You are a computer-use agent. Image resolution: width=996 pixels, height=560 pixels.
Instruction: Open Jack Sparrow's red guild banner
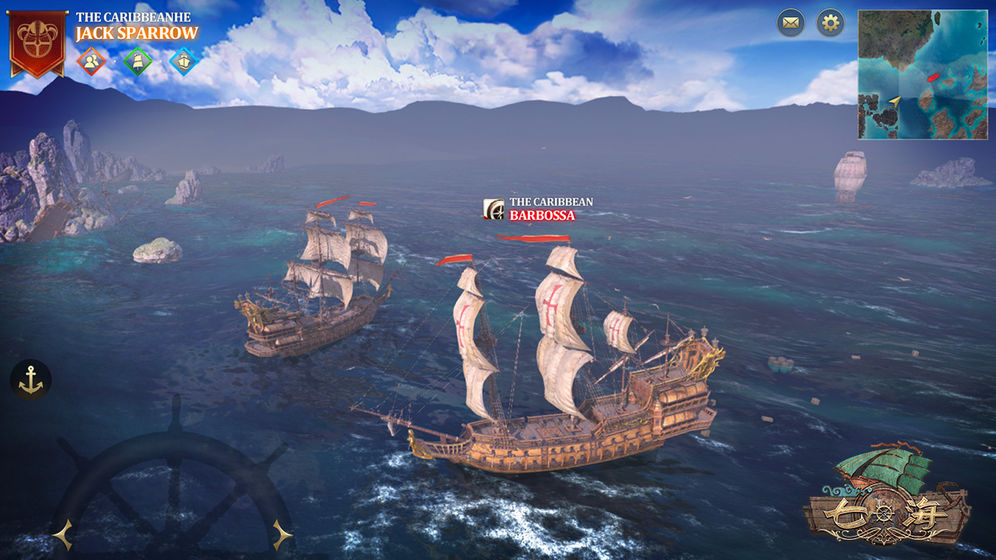click(38, 40)
